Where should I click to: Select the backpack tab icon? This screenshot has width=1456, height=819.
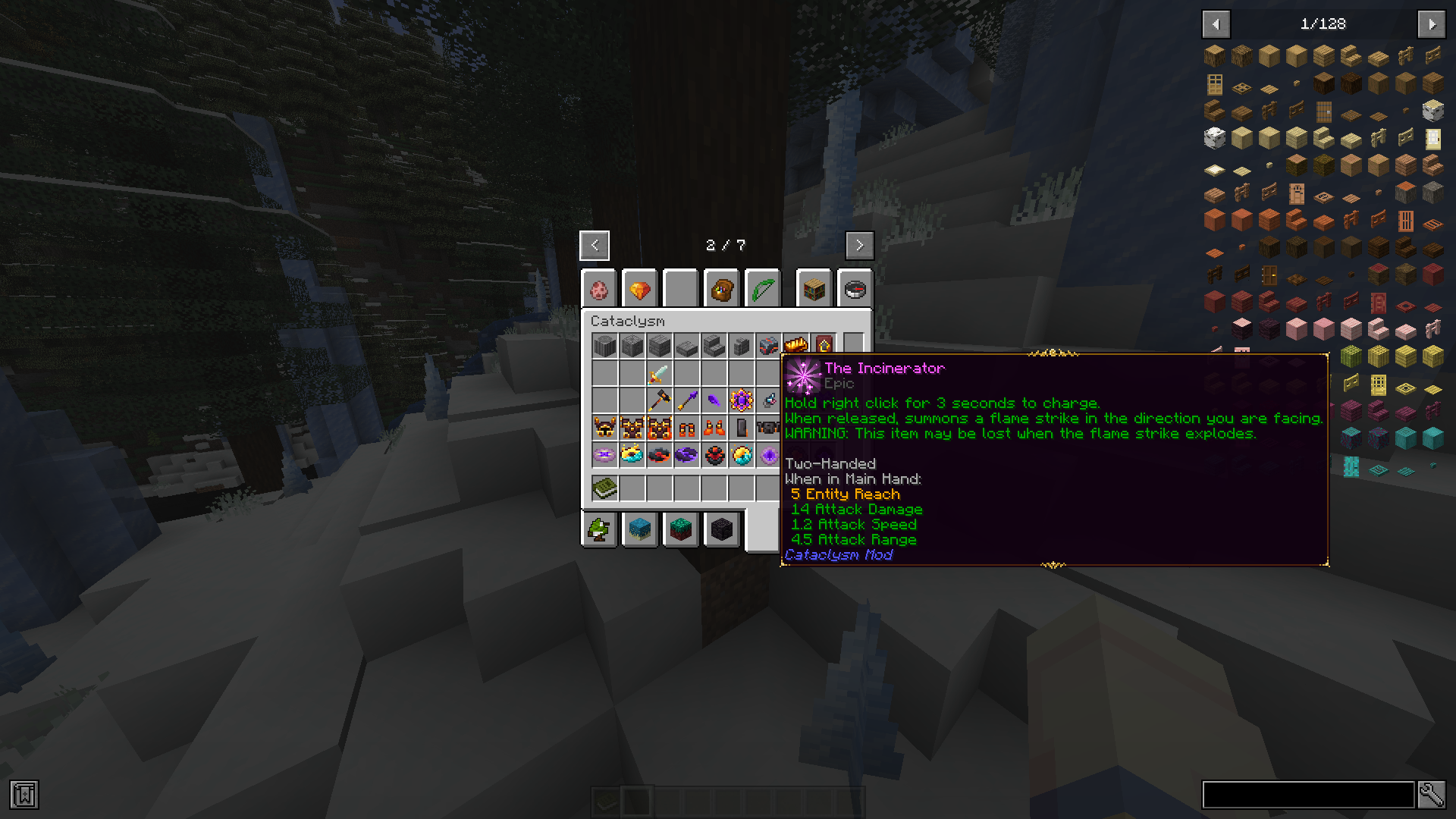click(720, 289)
